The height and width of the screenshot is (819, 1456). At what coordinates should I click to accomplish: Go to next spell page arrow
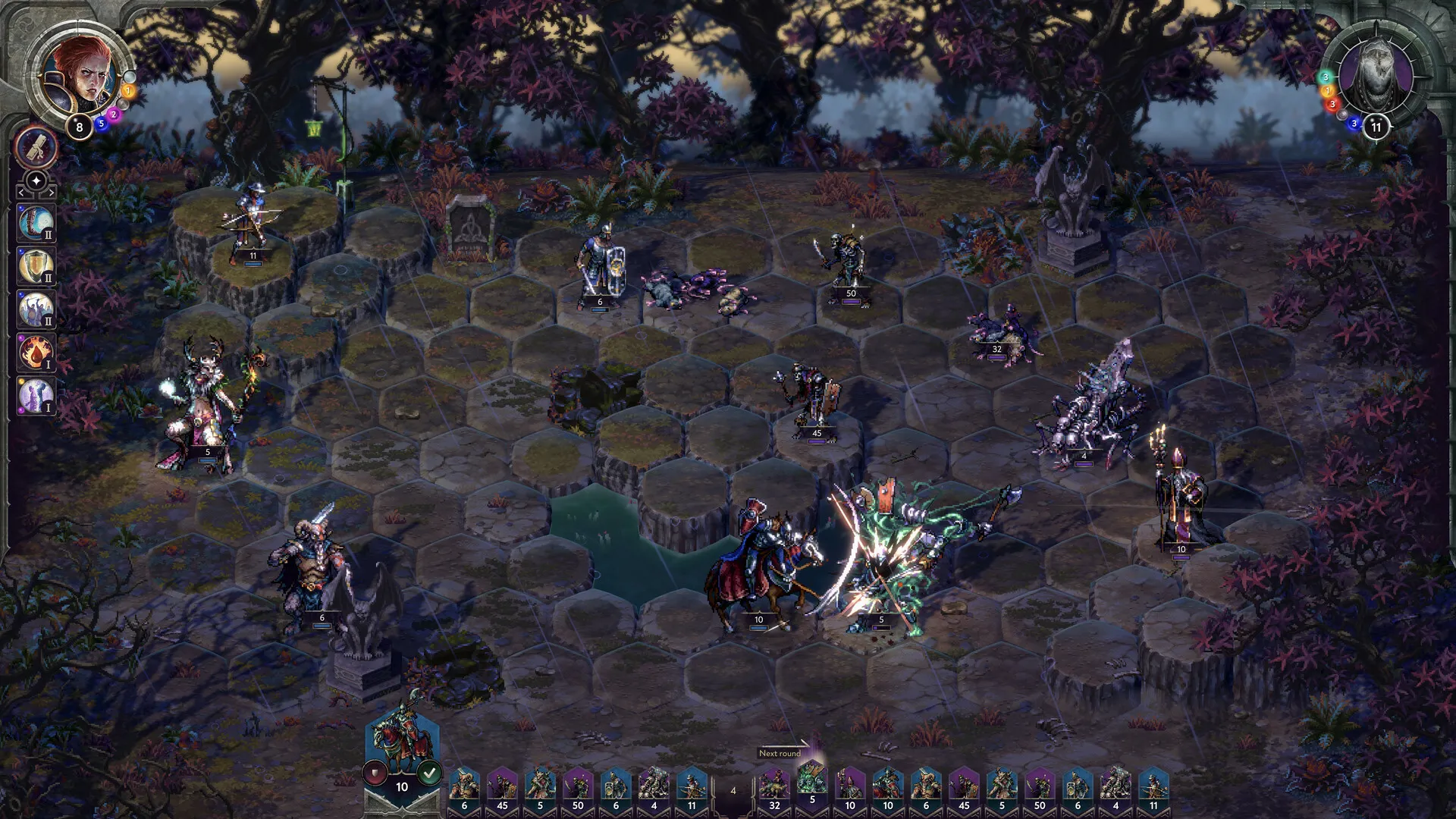point(51,194)
